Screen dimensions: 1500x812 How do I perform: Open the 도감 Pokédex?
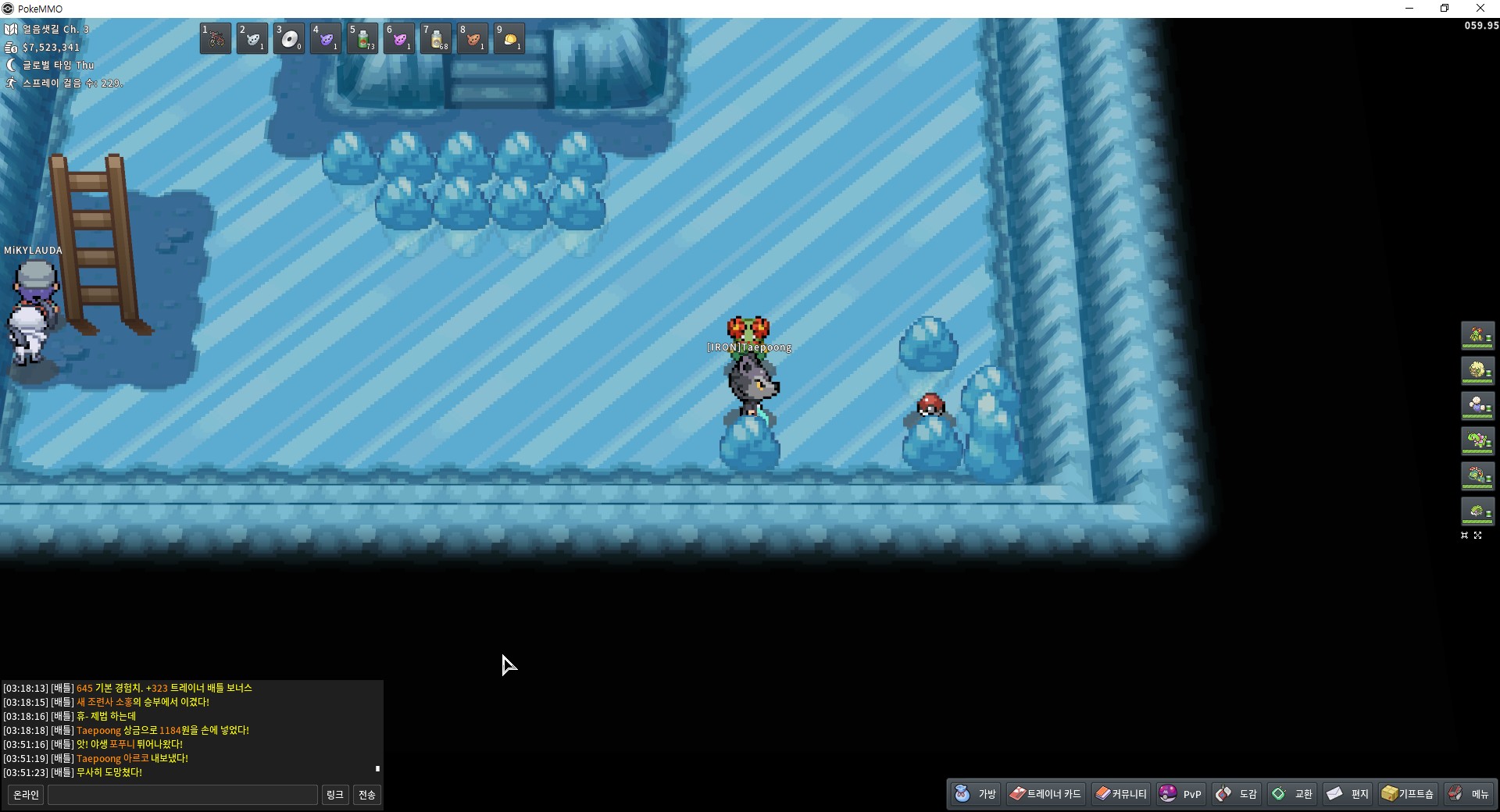1237,794
